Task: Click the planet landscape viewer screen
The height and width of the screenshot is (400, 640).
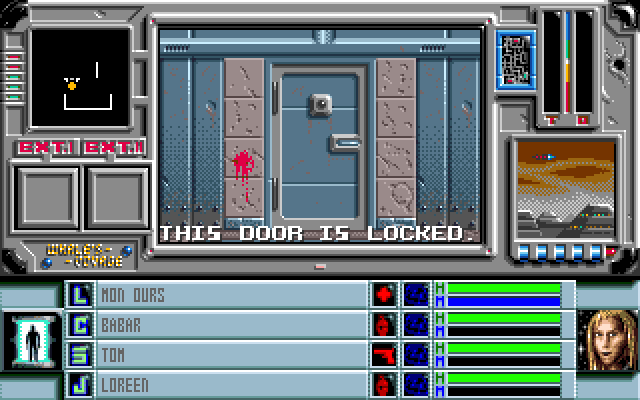Action: coord(565,186)
